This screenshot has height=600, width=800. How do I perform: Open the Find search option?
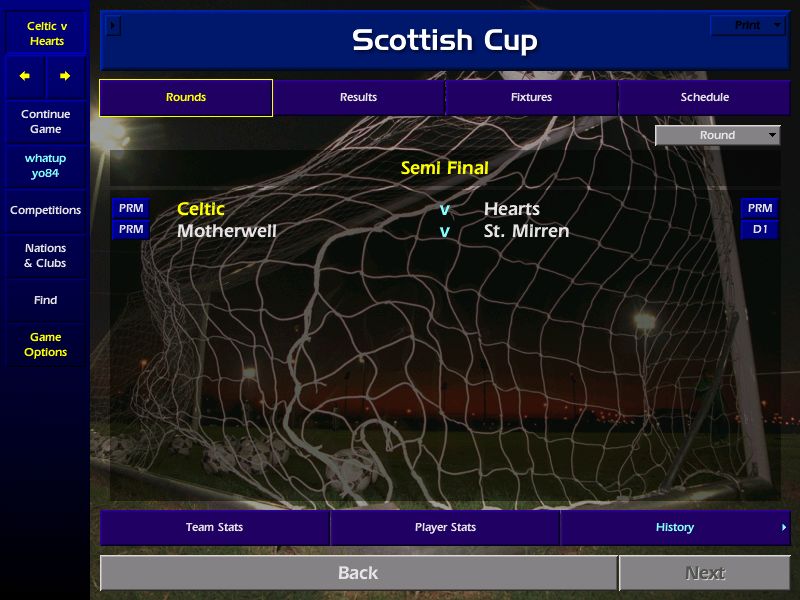pyautogui.click(x=45, y=300)
